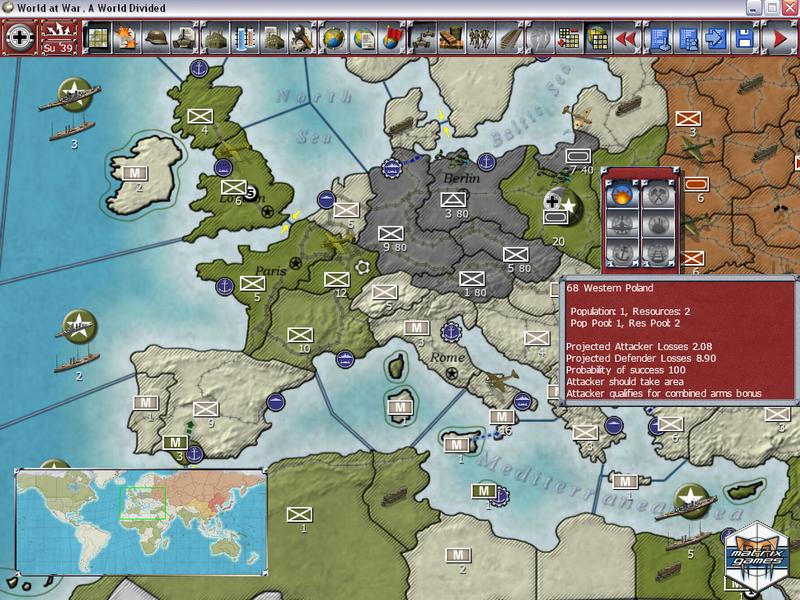Click the blue right-arrow document icon

pyautogui.click(x=715, y=38)
